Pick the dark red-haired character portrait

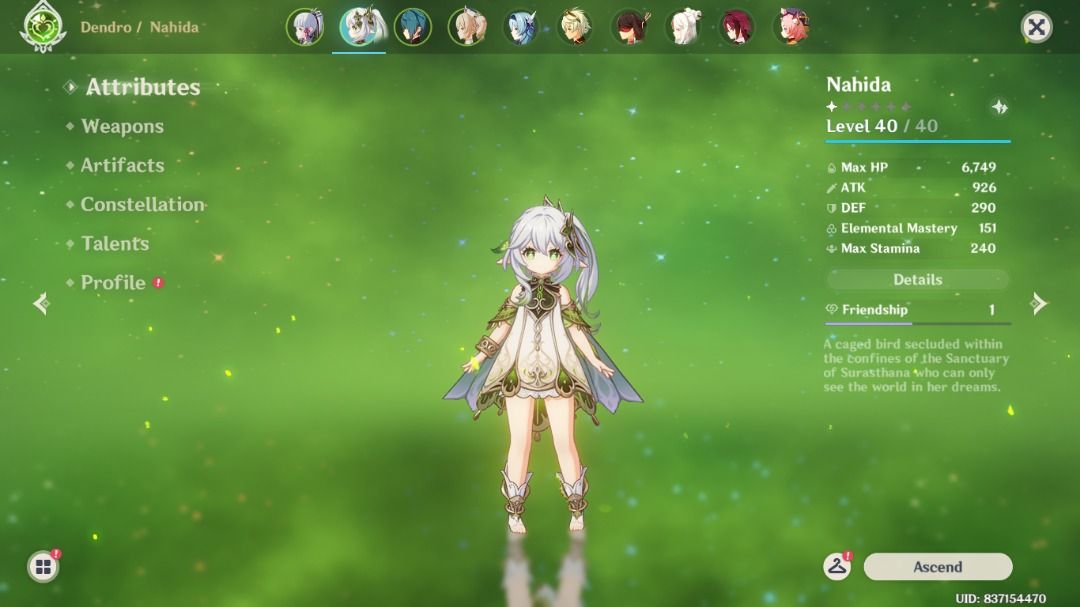[737, 27]
